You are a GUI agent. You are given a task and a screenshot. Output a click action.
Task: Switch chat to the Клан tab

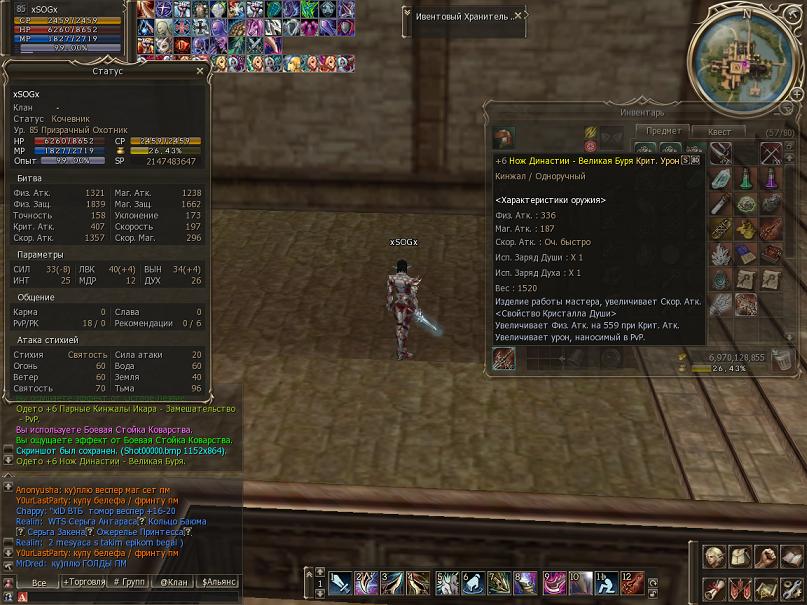coord(174,582)
